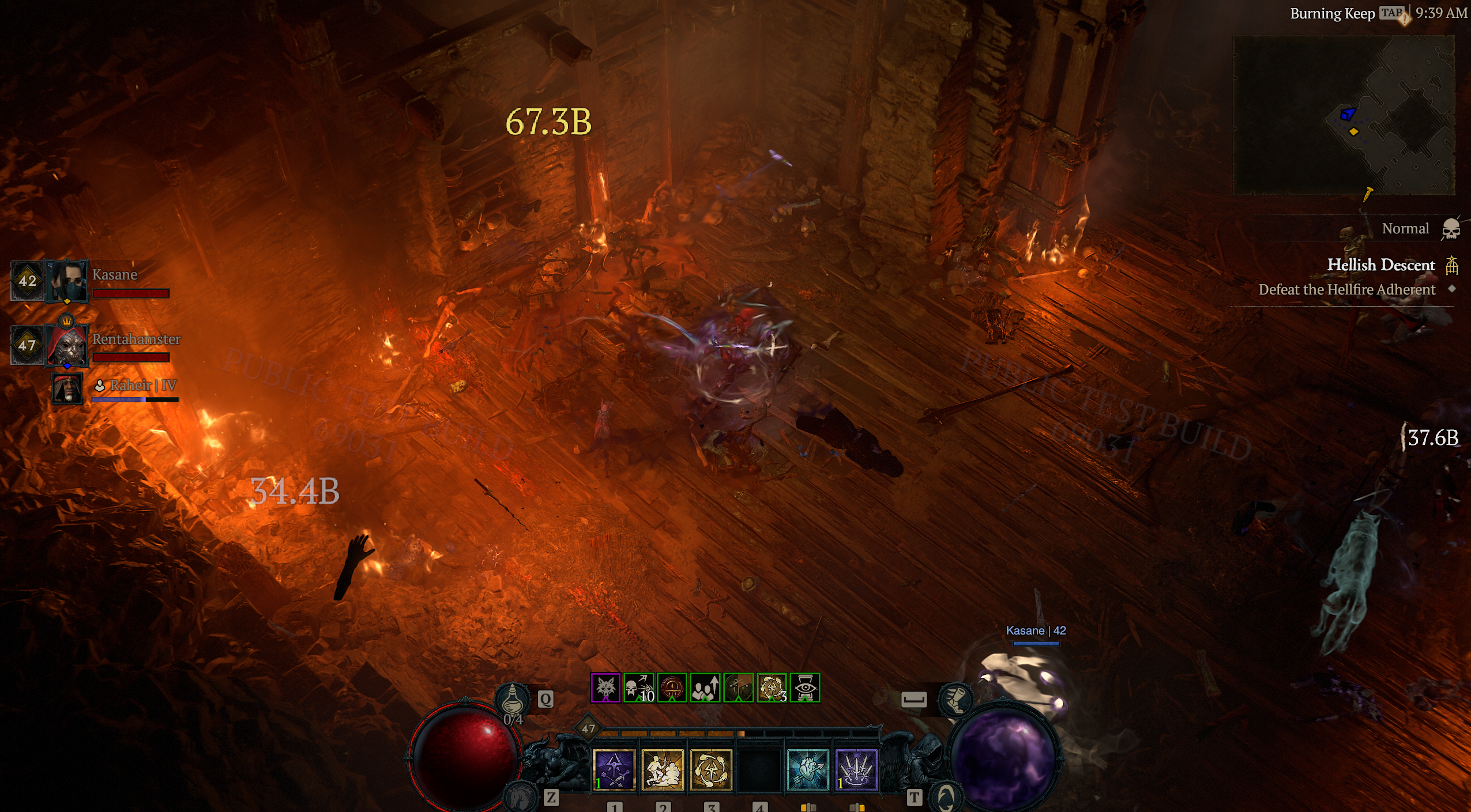Select Rentahamster's party portrait
1471x812 pixels.
68,345
